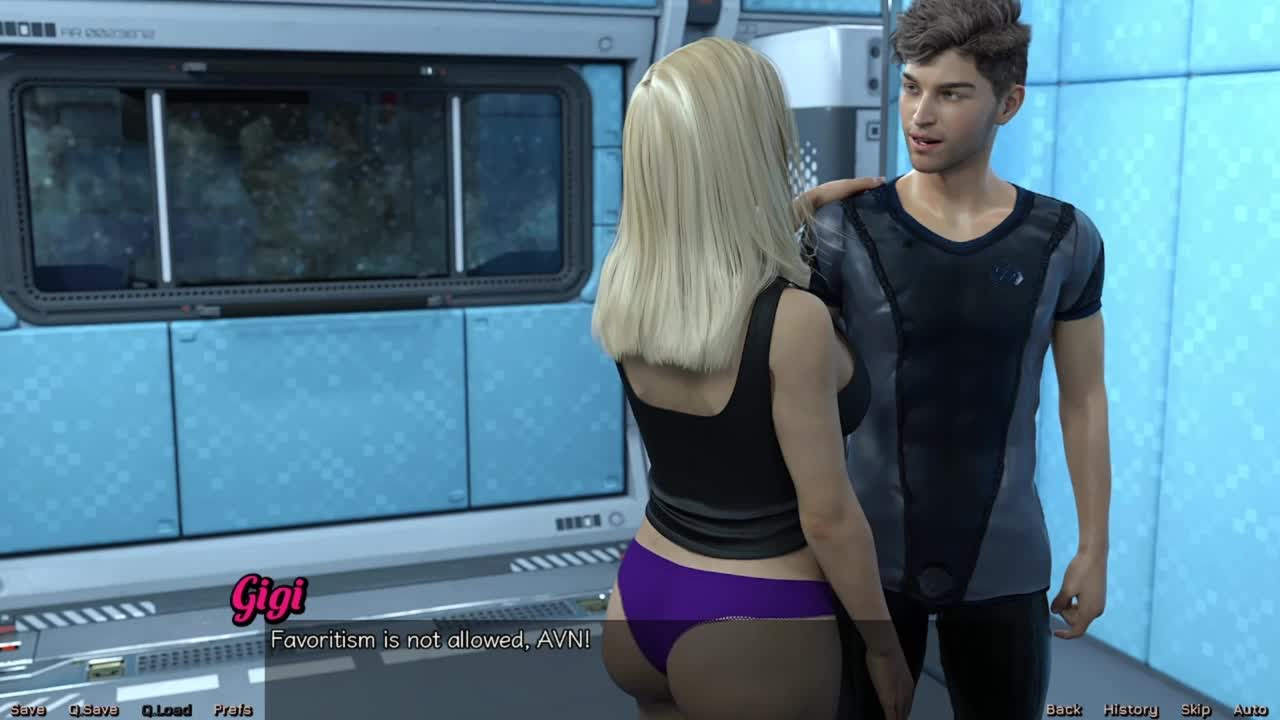Image resolution: width=1280 pixels, height=720 pixels.
Task: Toggle Auto advance
Action: [1250, 710]
